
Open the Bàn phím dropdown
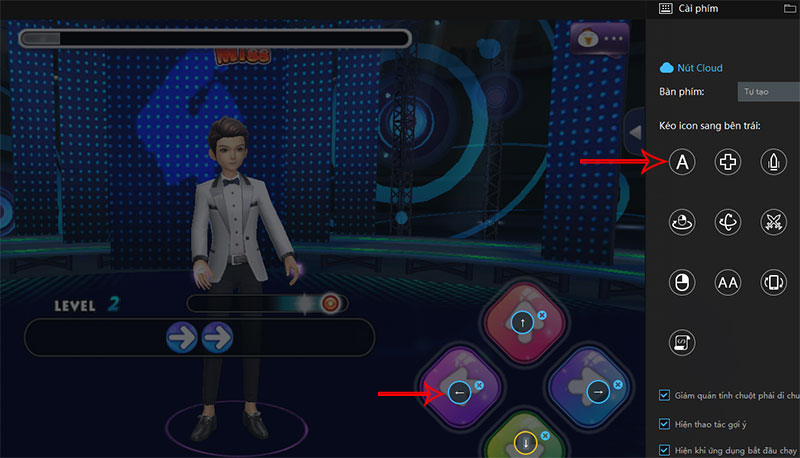click(x=768, y=92)
